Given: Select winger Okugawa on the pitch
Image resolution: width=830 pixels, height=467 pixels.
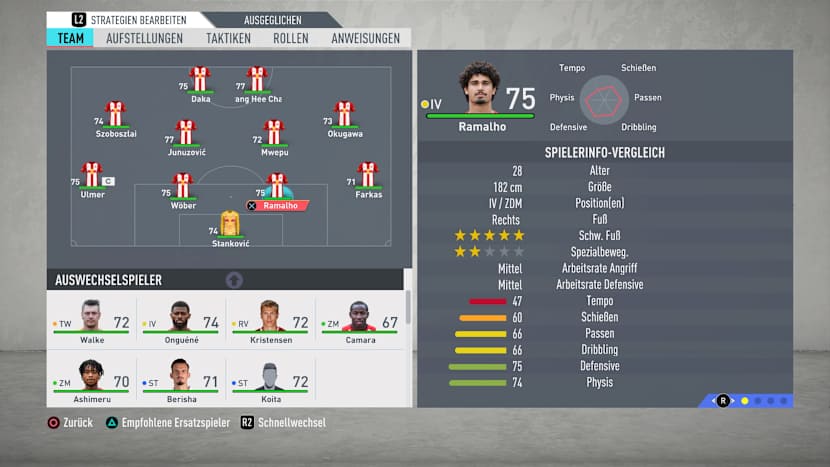Looking at the screenshot, I should tap(344, 115).
